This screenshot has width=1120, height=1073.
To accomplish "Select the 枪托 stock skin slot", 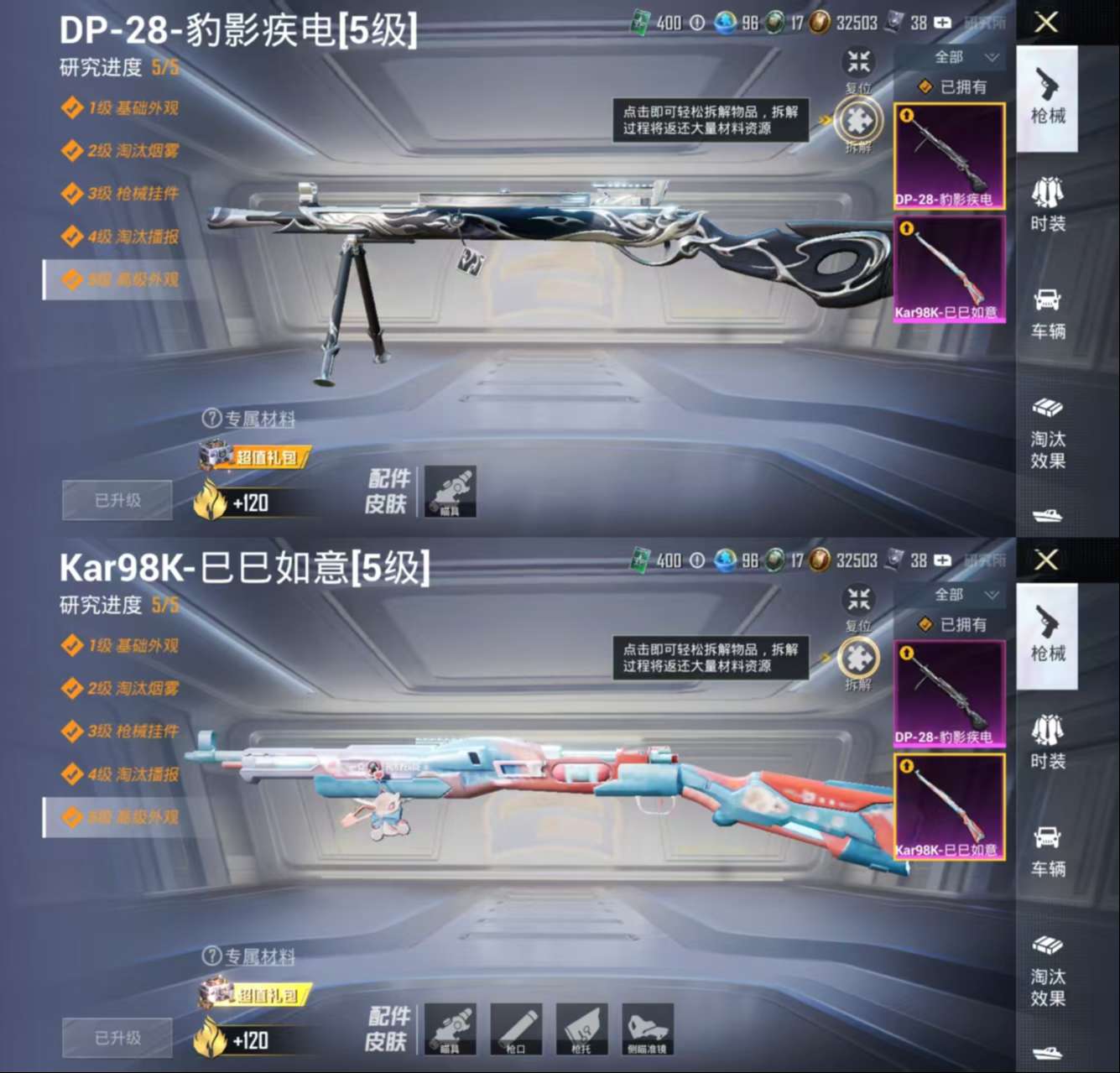I will (x=583, y=1028).
